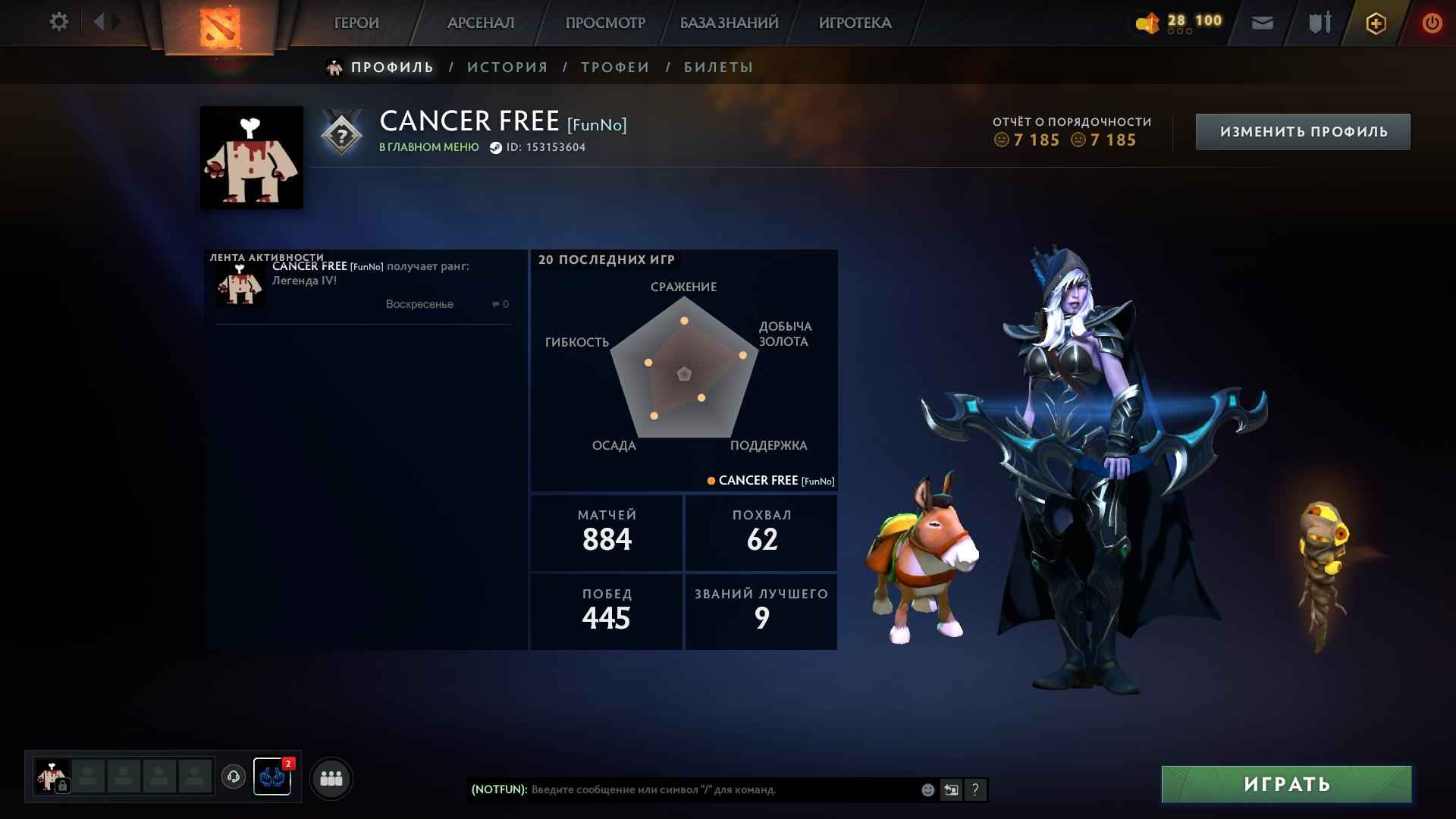Open the settings gear icon

(x=59, y=22)
